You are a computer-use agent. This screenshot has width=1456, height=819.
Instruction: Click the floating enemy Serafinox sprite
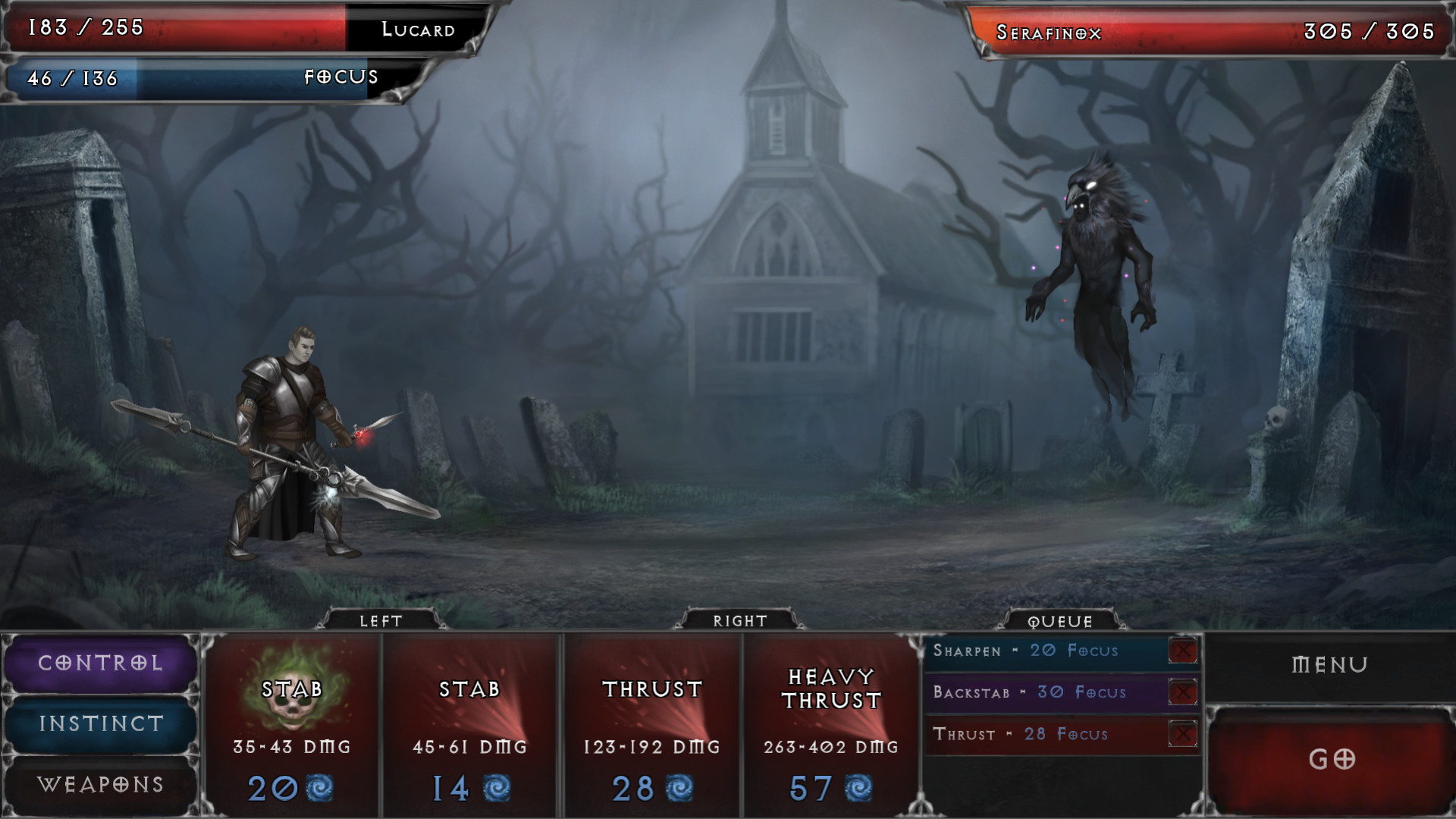coord(1092,250)
